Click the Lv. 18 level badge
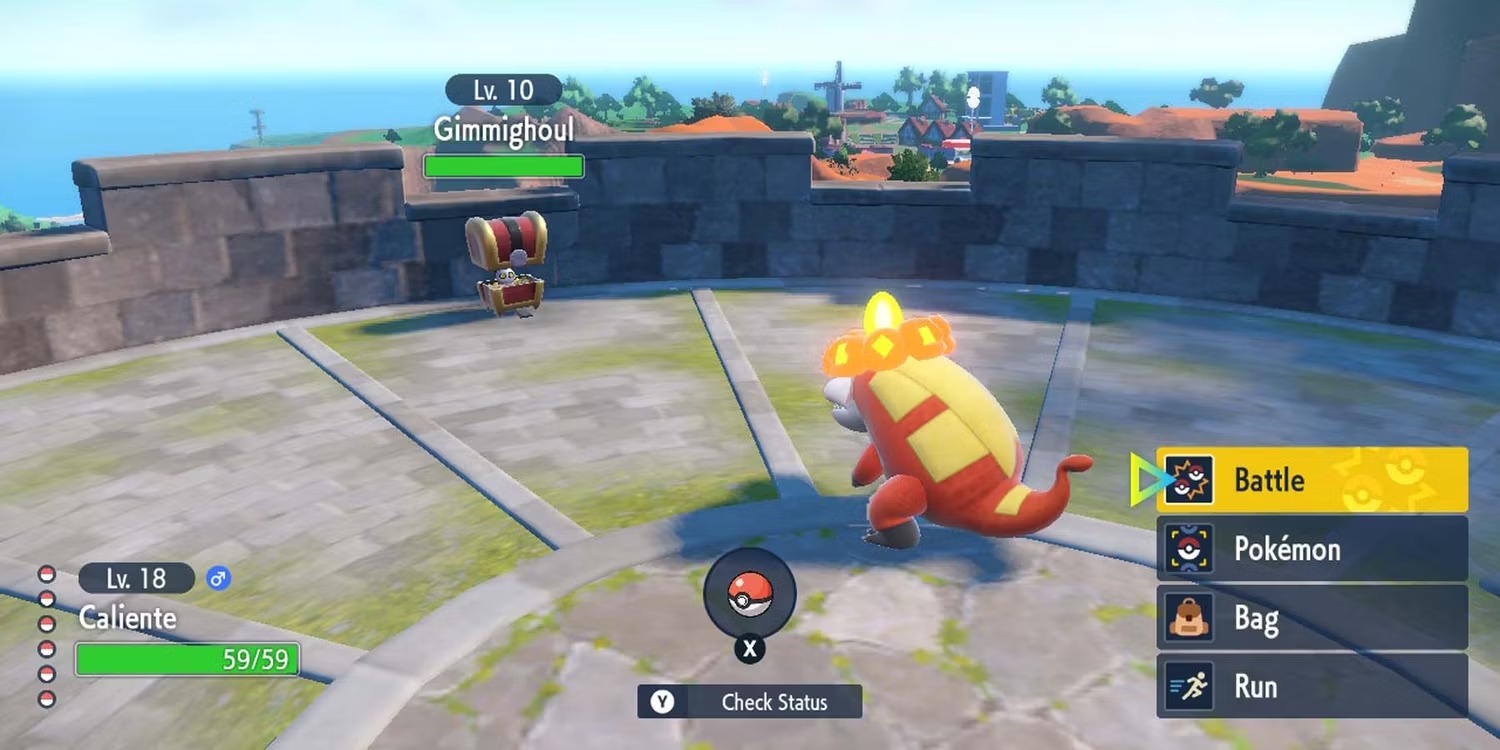This screenshot has height=750, width=1500. point(135,578)
